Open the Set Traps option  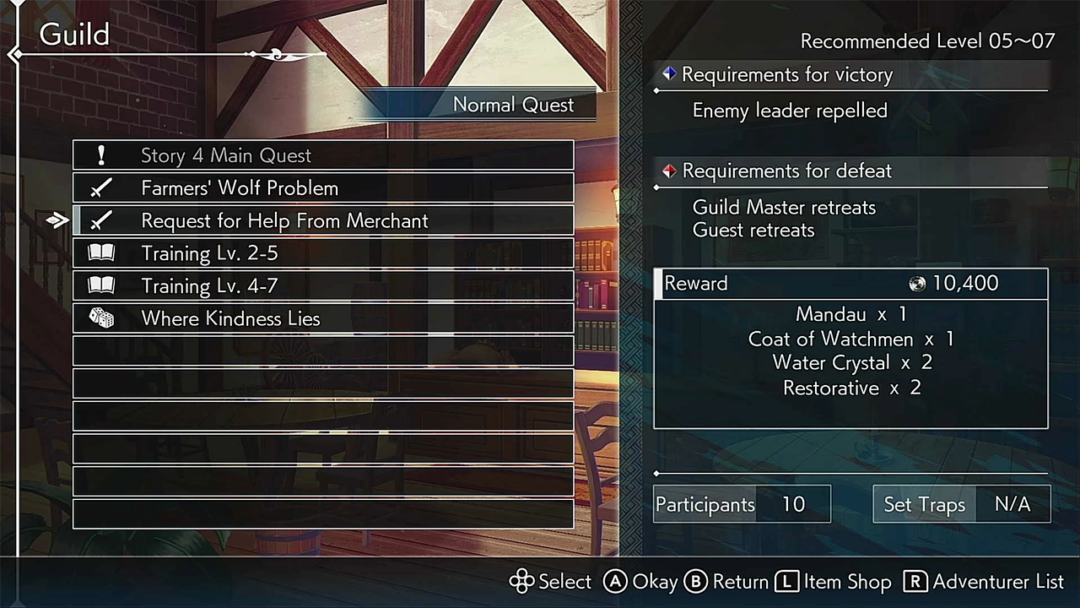[x=961, y=504]
